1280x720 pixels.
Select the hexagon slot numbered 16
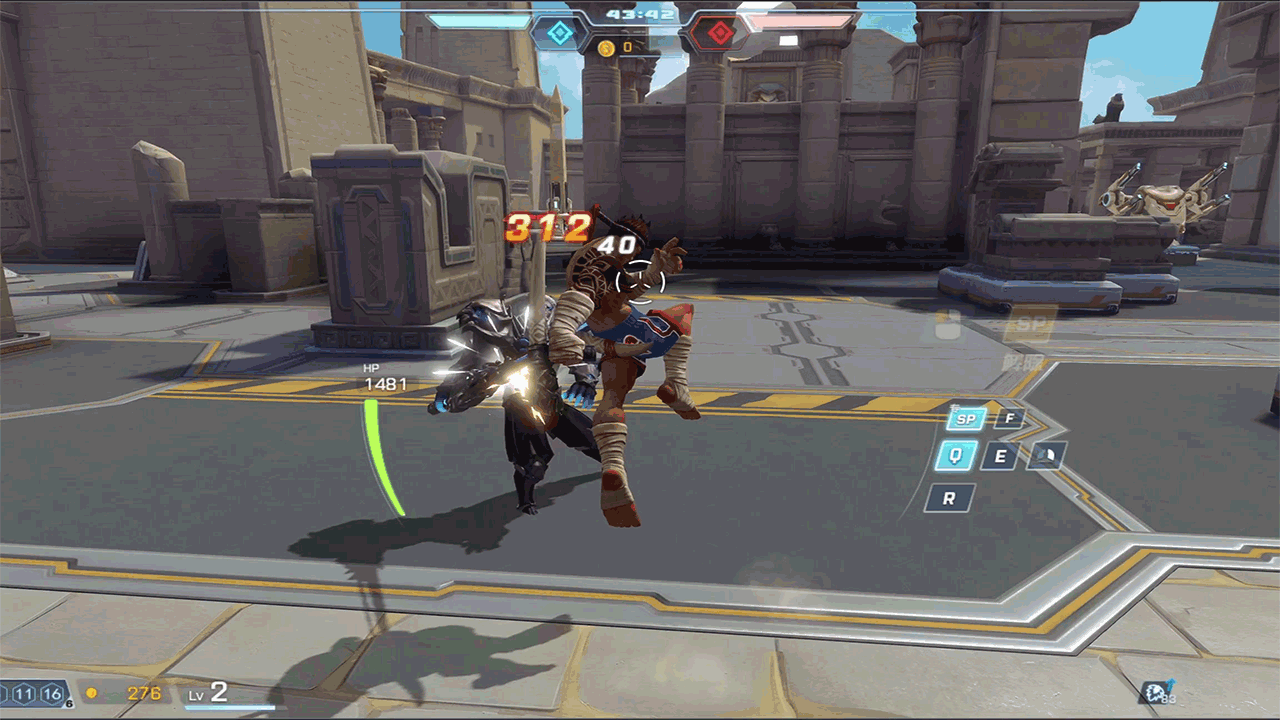tap(52, 694)
